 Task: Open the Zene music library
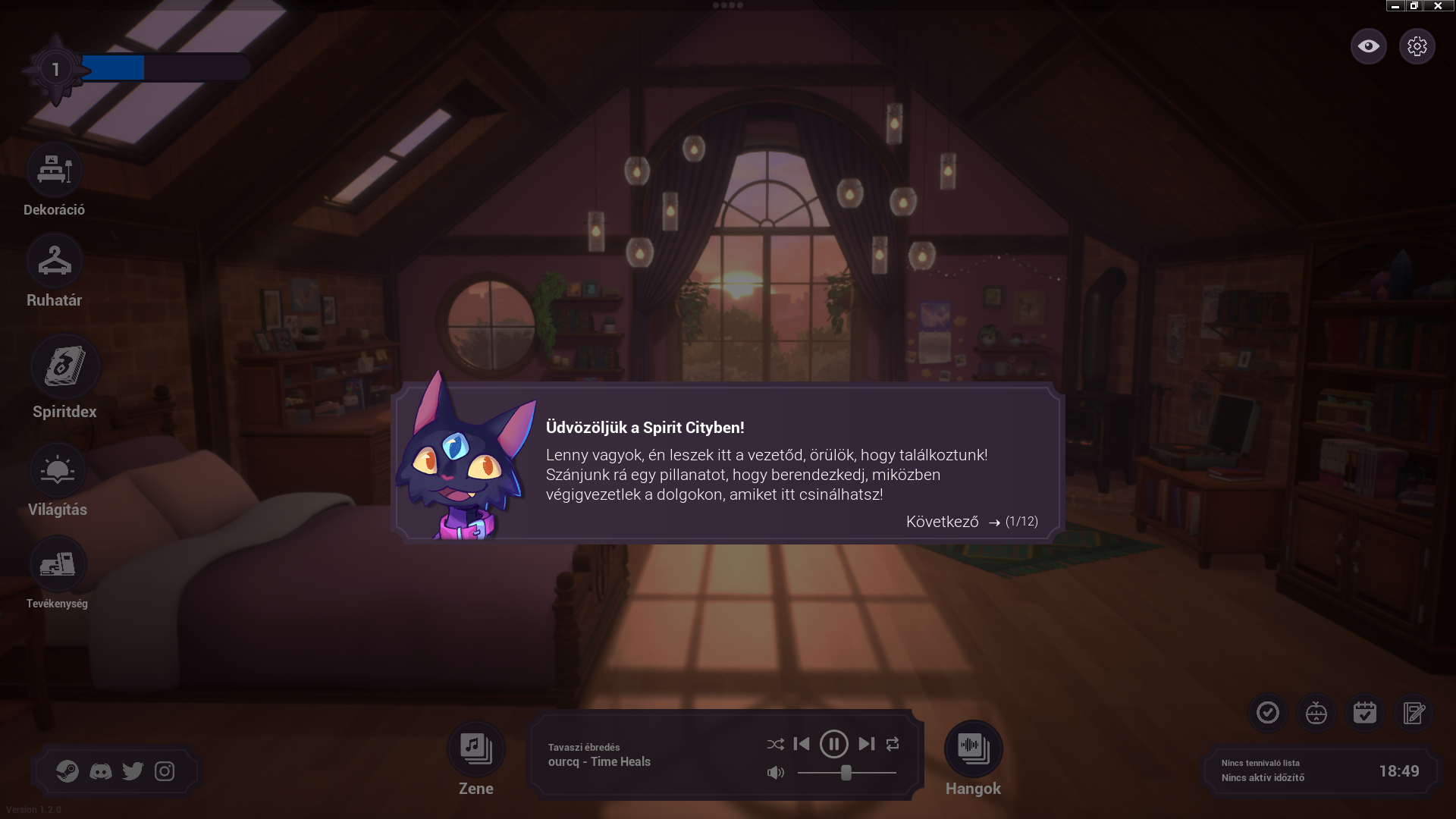pos(476,748)
